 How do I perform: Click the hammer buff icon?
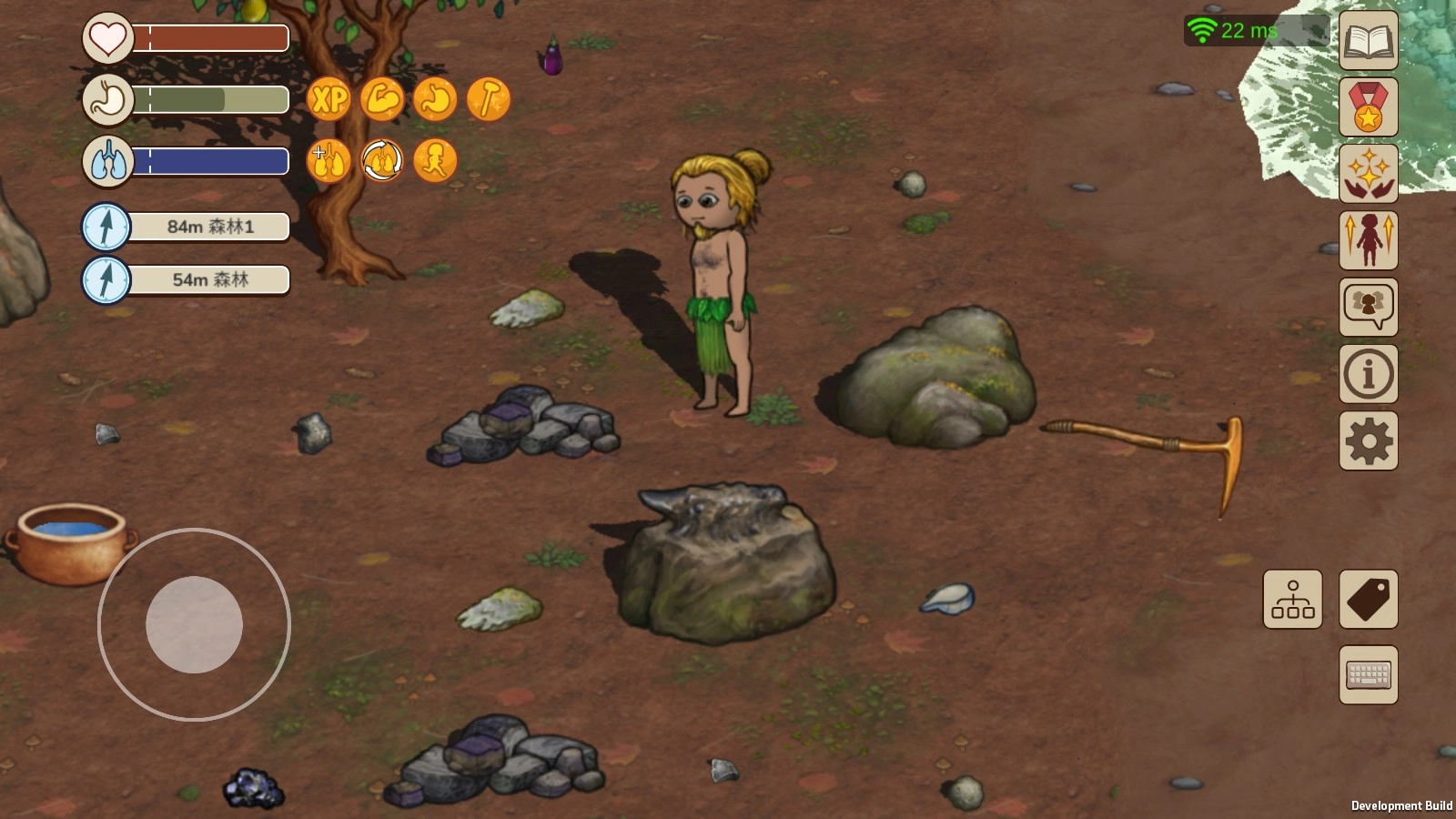489,99
